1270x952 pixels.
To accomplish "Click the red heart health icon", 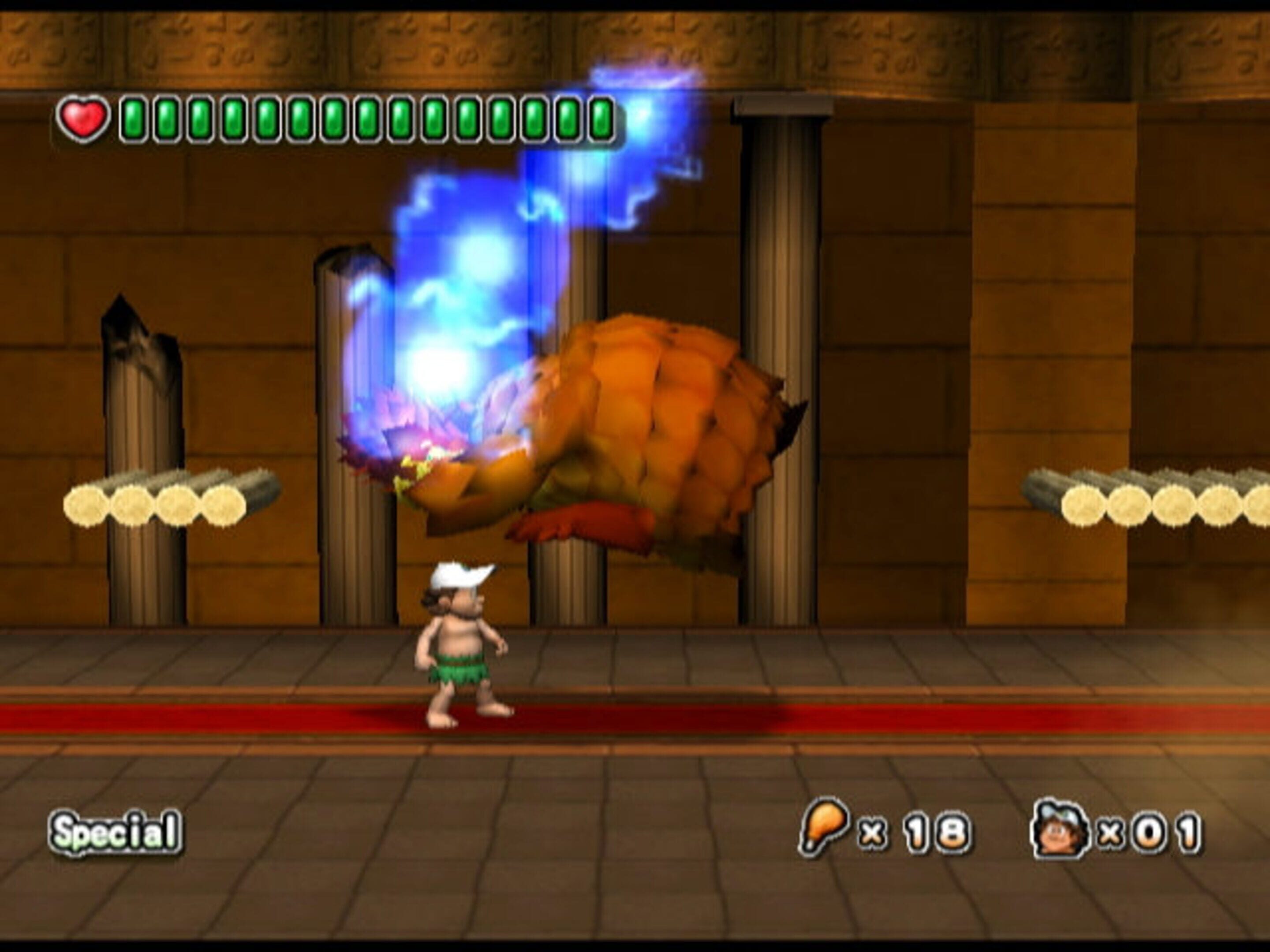I will [x=84, y=119].
